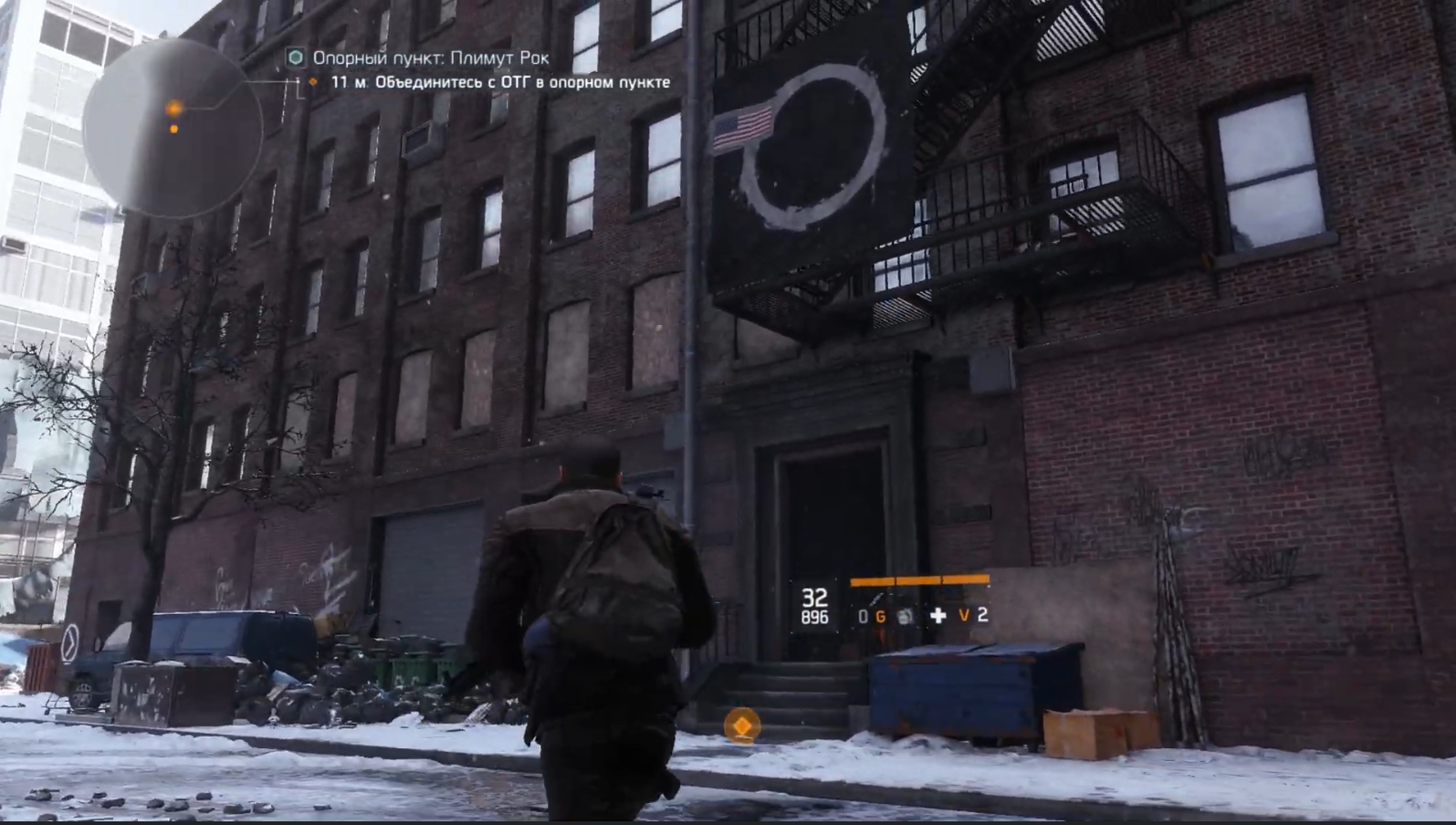Open the Опорный пункт: Плимут Рок mission title
The image size is (1456, 825).
pos(431,57)
